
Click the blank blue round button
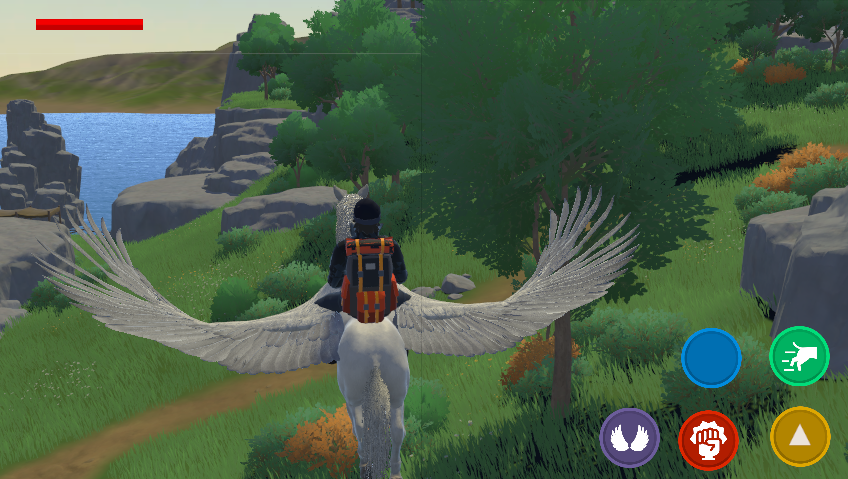coord(711,358)
